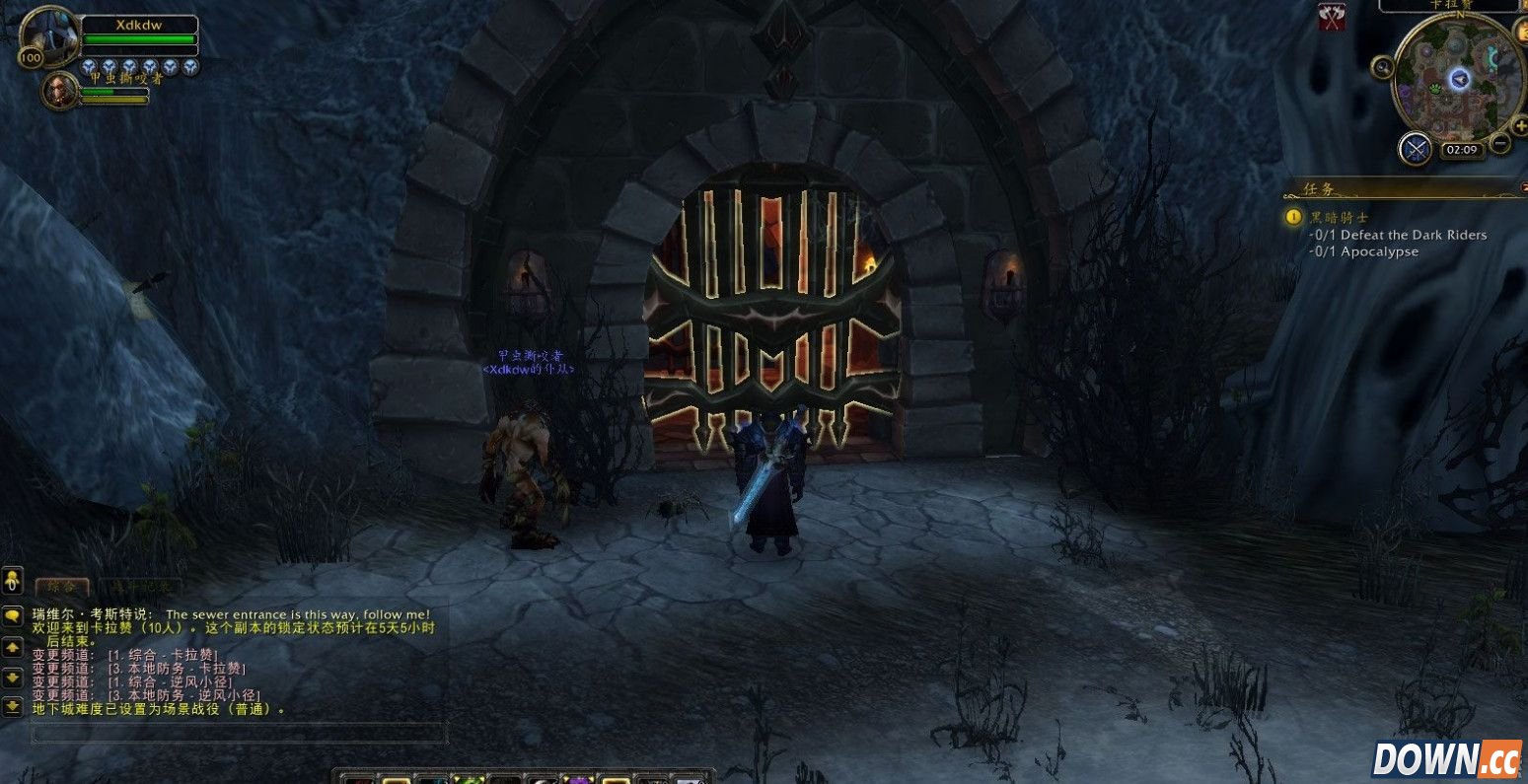Click the minimap magnifying glass tracking button

tap(1383, 67)
